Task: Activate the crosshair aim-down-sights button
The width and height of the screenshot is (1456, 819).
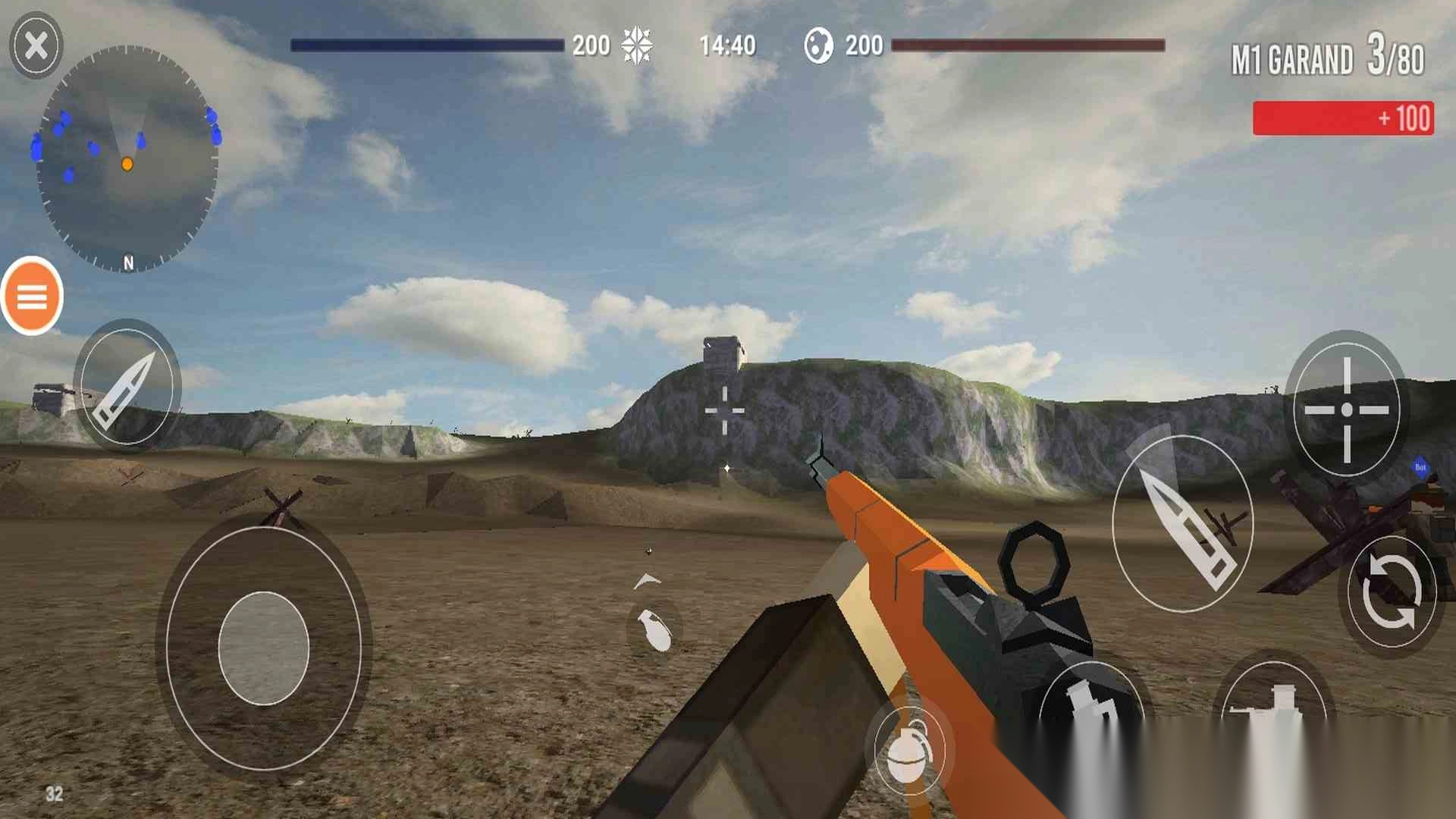Action: (1346, 409)
